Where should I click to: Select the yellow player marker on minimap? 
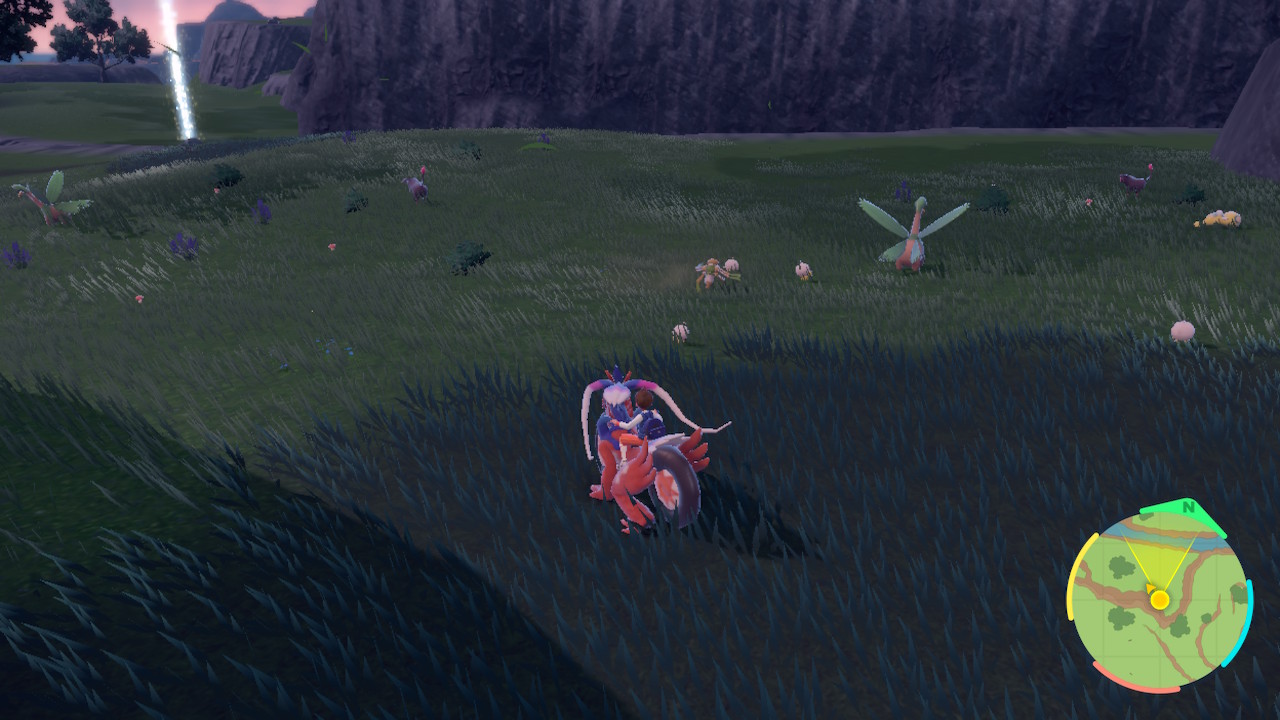point(1159,599)
